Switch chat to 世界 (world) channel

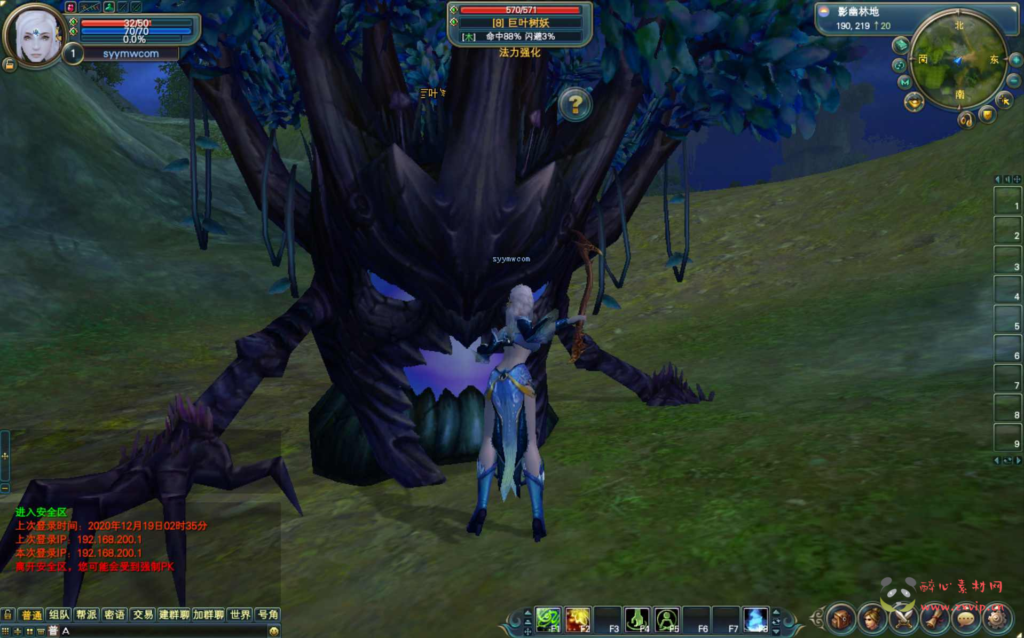(239, 615)
